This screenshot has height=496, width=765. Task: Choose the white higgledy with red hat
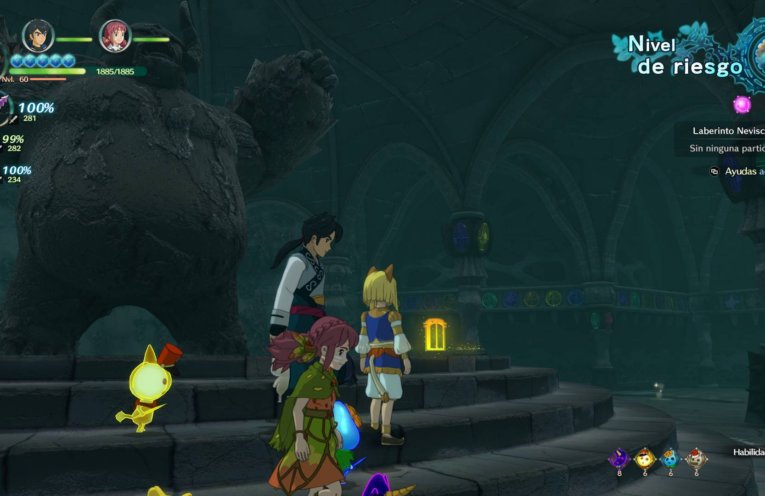click(695, 458)
